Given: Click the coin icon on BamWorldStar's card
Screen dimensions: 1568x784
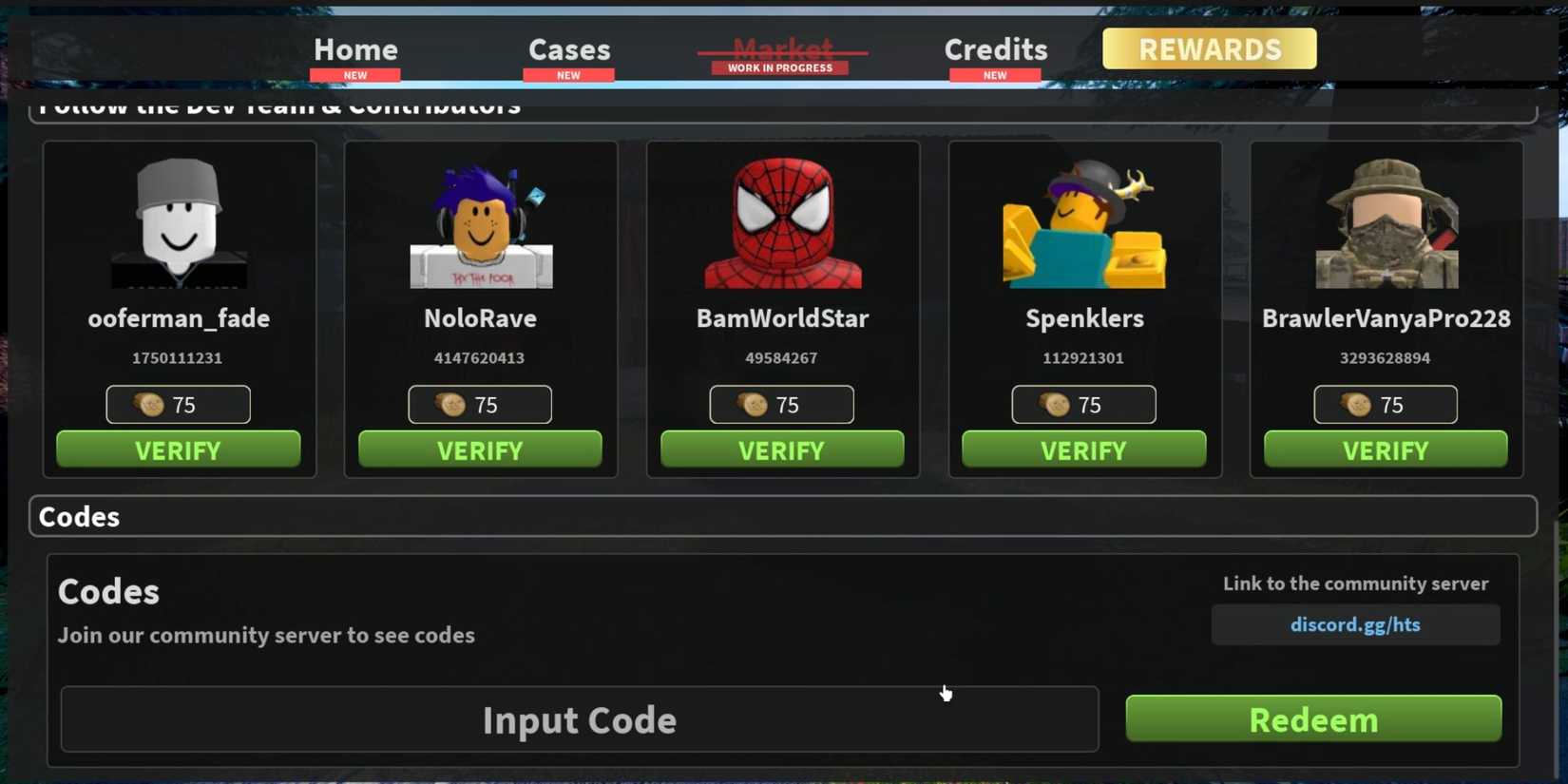Looking at the screenshot, I should 753,404.
